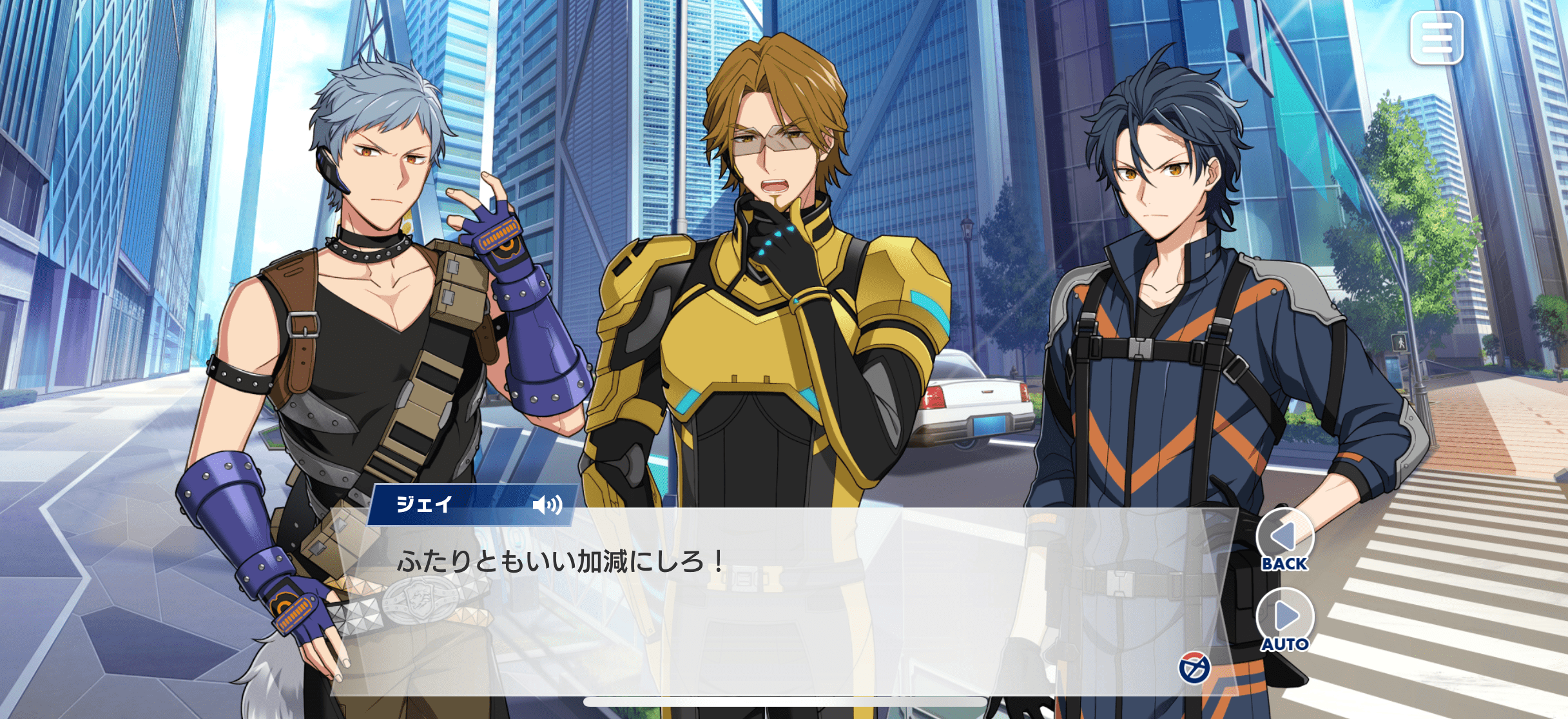Open the hamburger menu
This screenshot has width=1568, height=719.
(1436, 38)
